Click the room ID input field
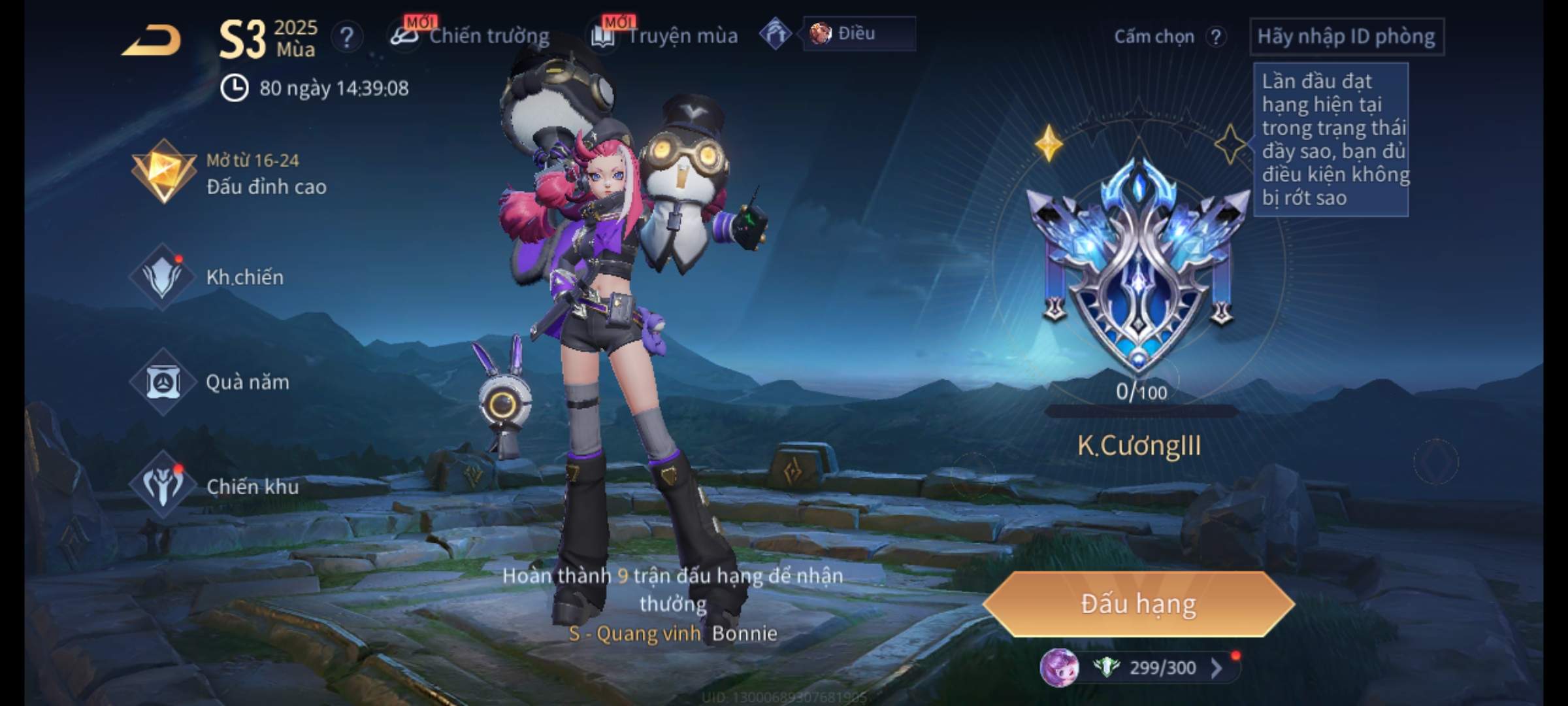This screenshot has width=1568, height=706. click(x=1346, y=37)
